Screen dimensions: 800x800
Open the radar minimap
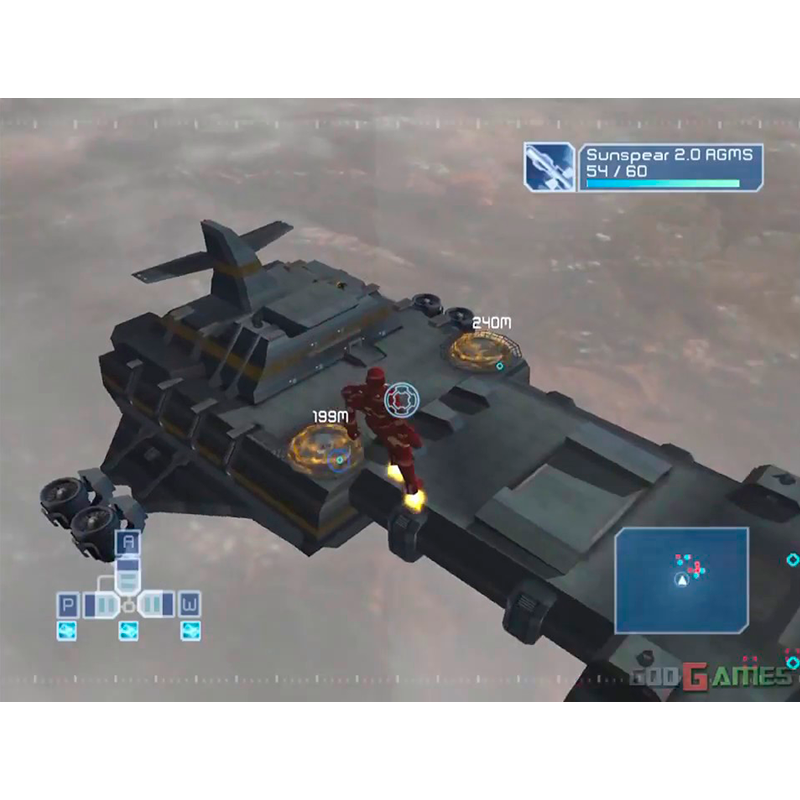point(681,580)
